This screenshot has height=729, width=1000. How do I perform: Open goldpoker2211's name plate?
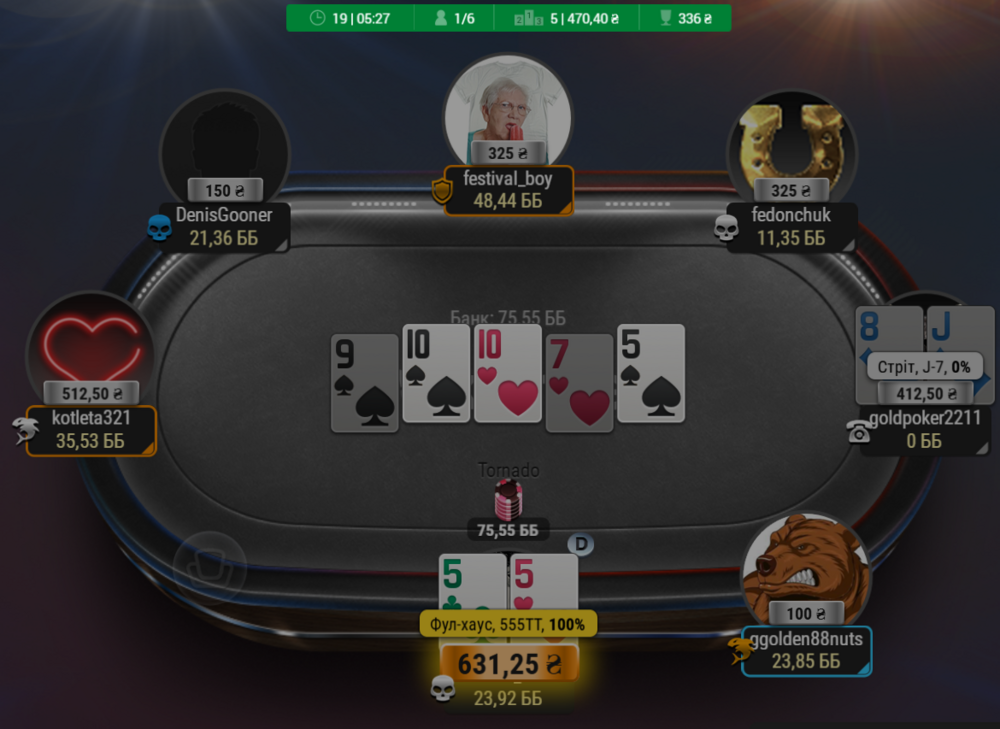coord(925,430)
